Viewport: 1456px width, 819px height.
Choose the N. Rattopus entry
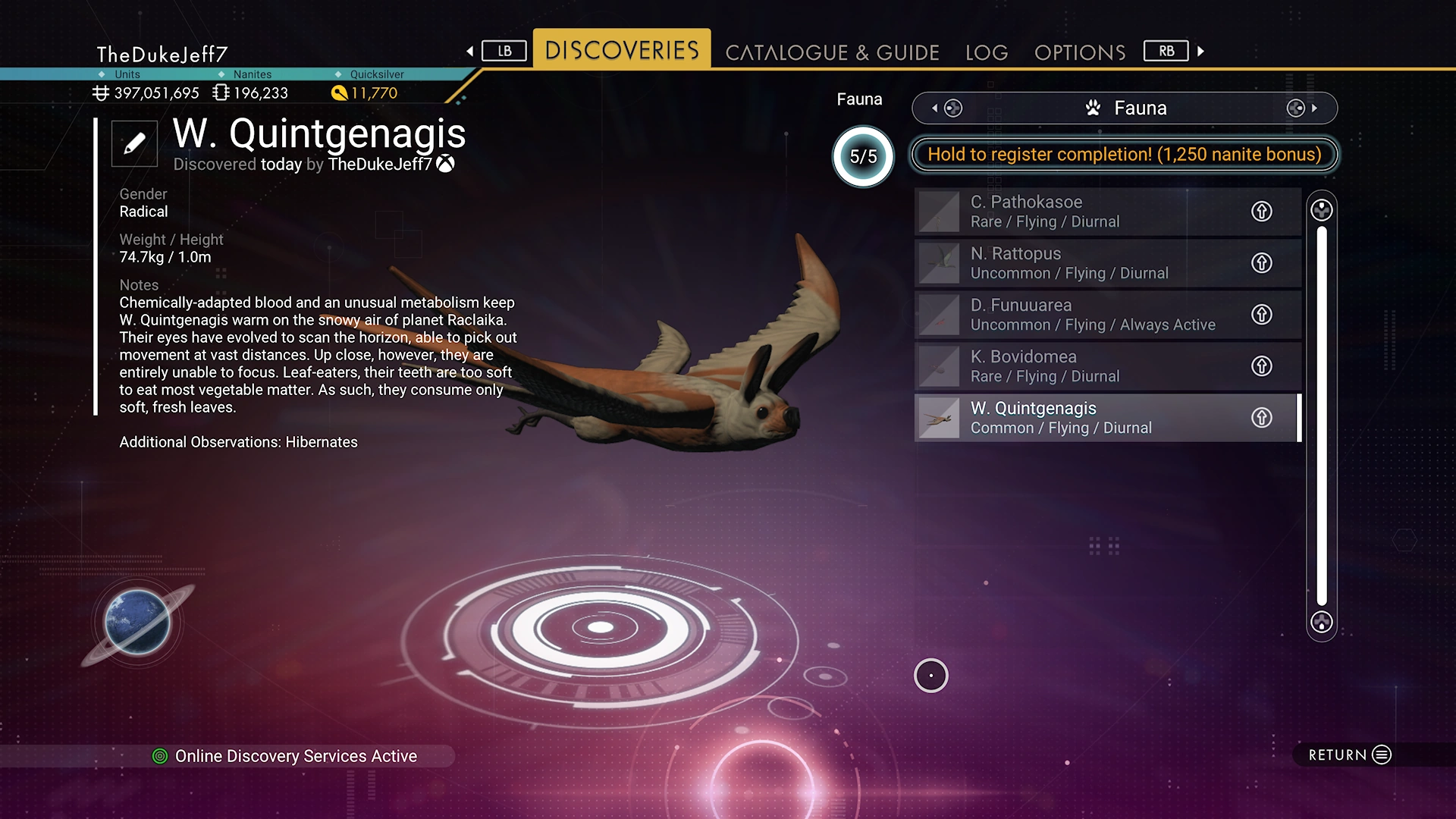[x=1077, y=263]
